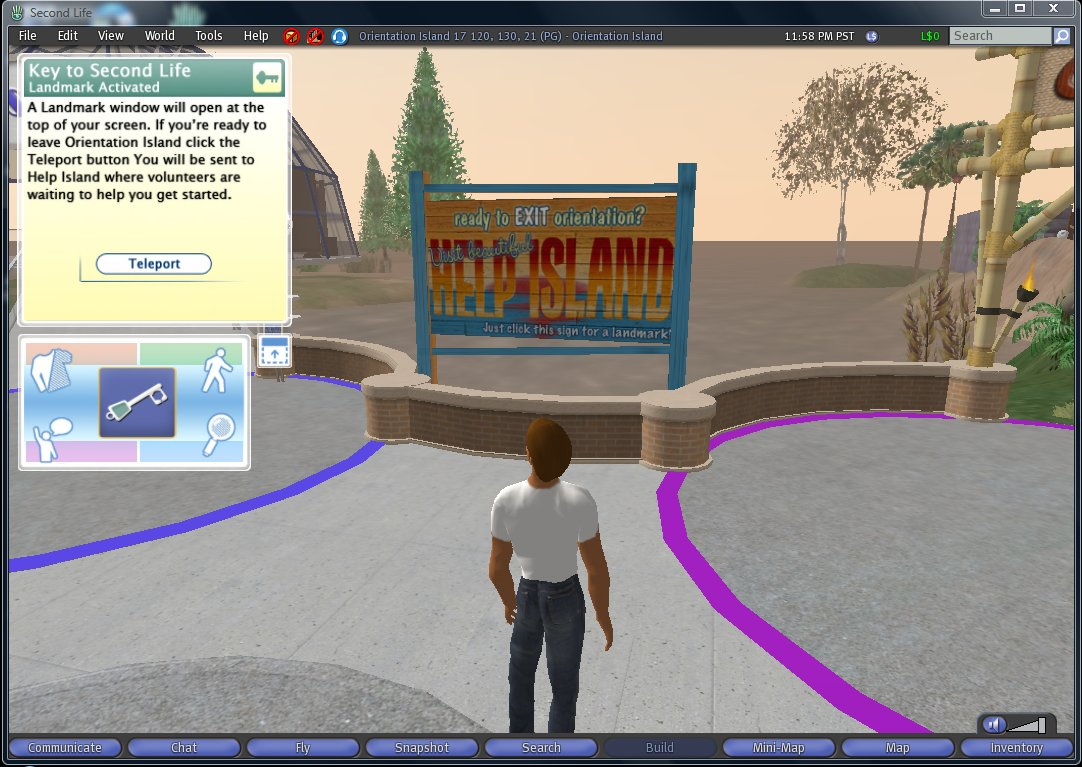Show the Mini-Map
The image size is (1082, 767).
779,748
